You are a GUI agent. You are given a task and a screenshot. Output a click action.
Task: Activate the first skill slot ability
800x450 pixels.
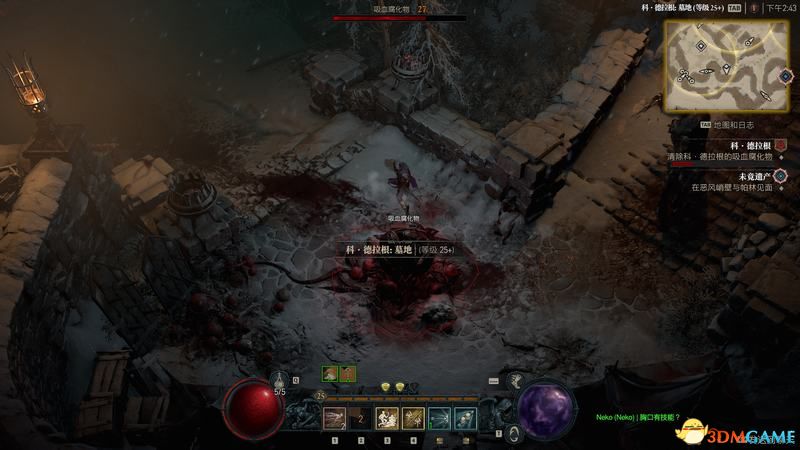point(336,418)
